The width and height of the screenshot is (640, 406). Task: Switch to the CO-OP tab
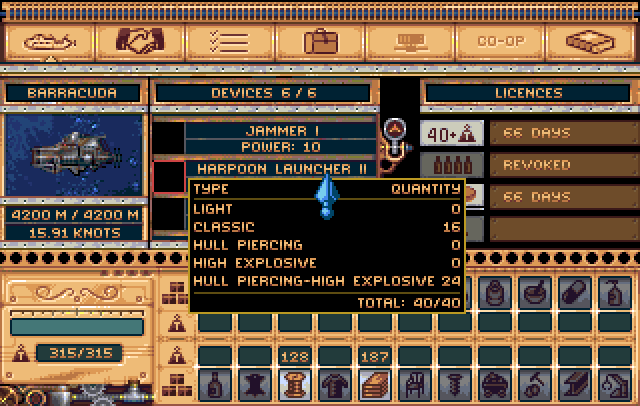point(499,42)
